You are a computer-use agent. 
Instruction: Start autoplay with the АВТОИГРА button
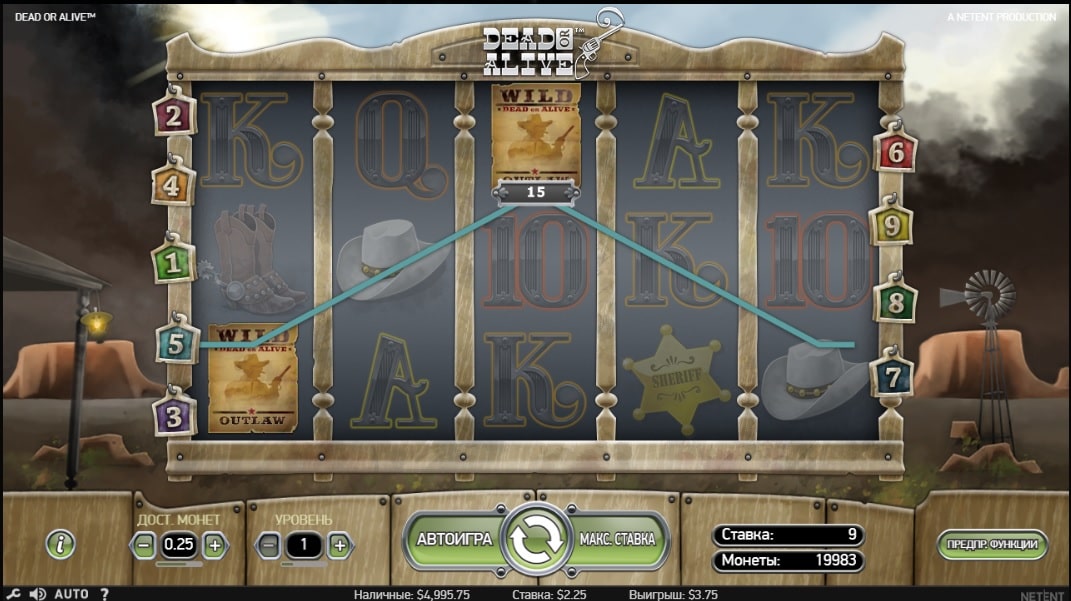(x=454, y=539)
